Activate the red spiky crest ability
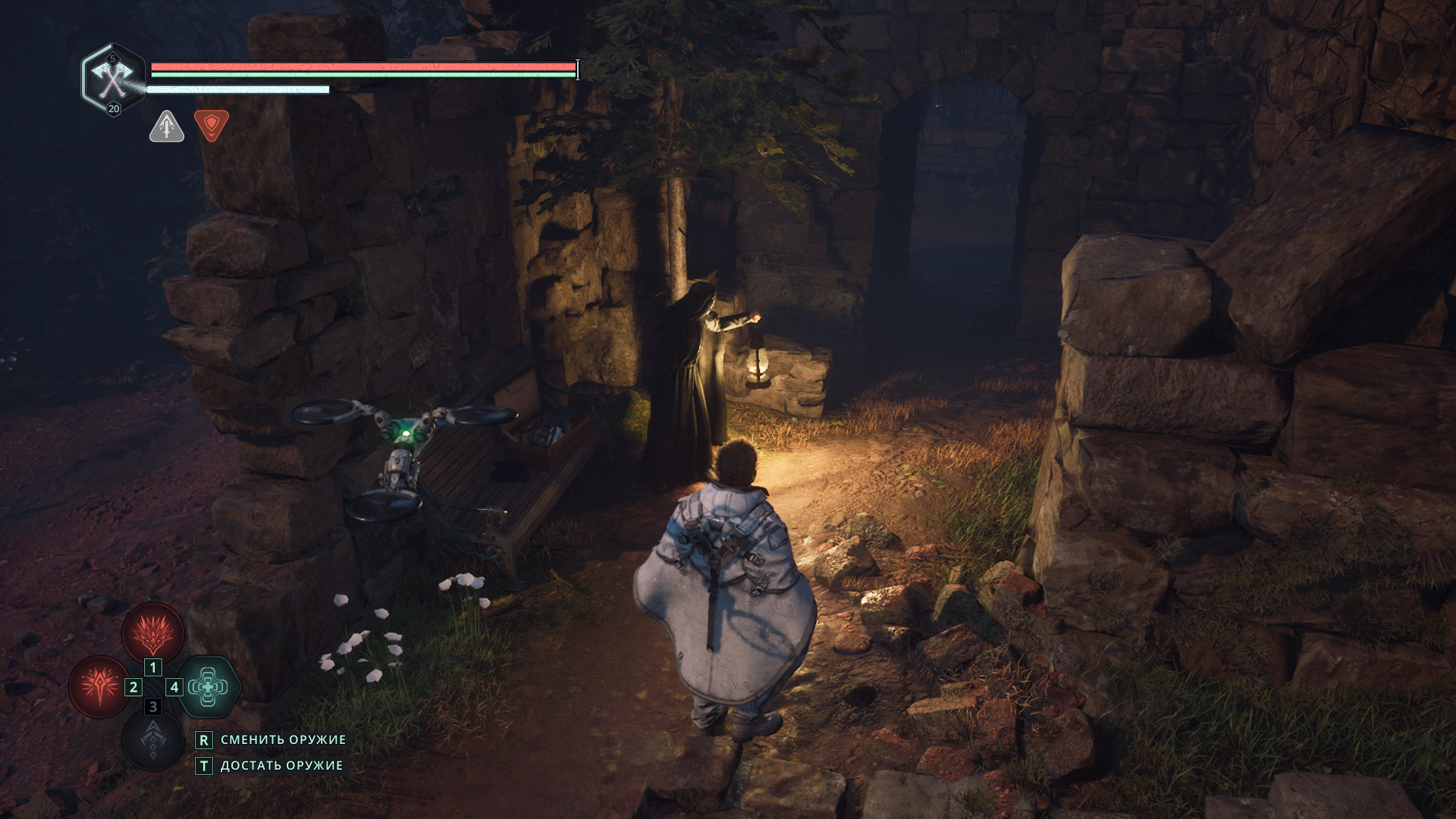The height and width of the screenshot is (819, 1456). [x=153, y=633]
